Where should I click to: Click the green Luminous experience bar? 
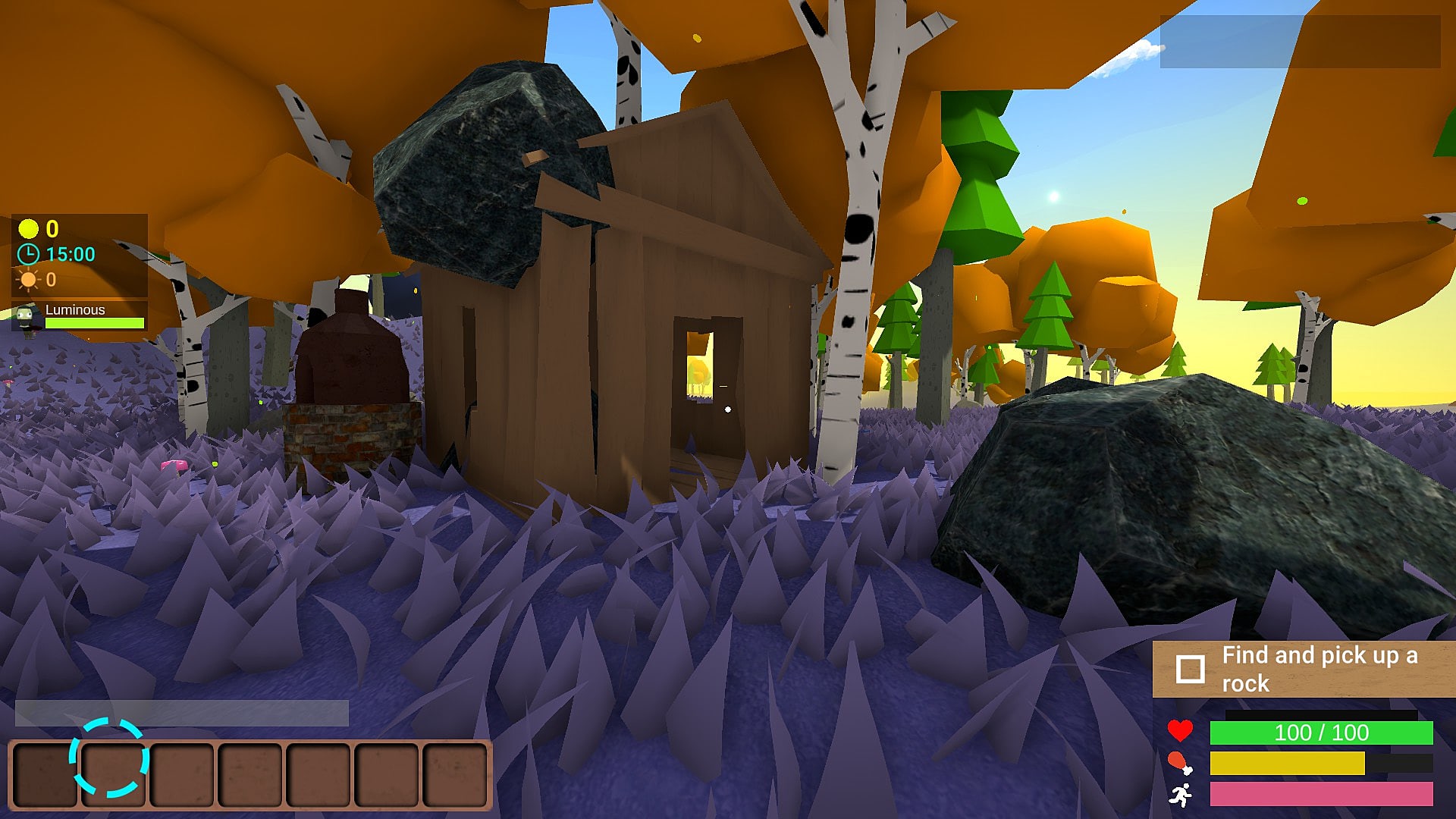[x=95, y=323]
